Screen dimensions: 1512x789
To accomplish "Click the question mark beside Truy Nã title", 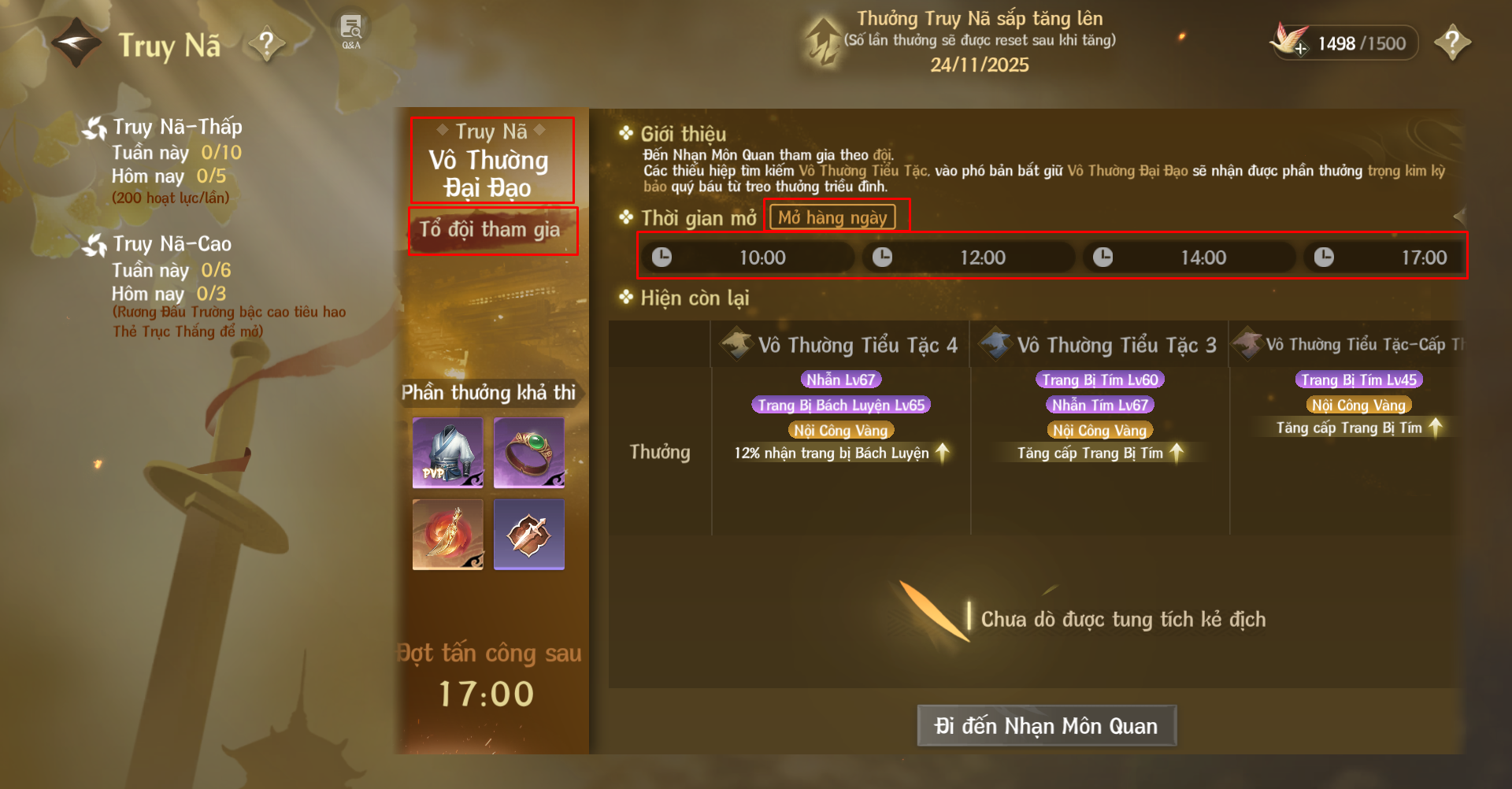I will pos(267,43).
